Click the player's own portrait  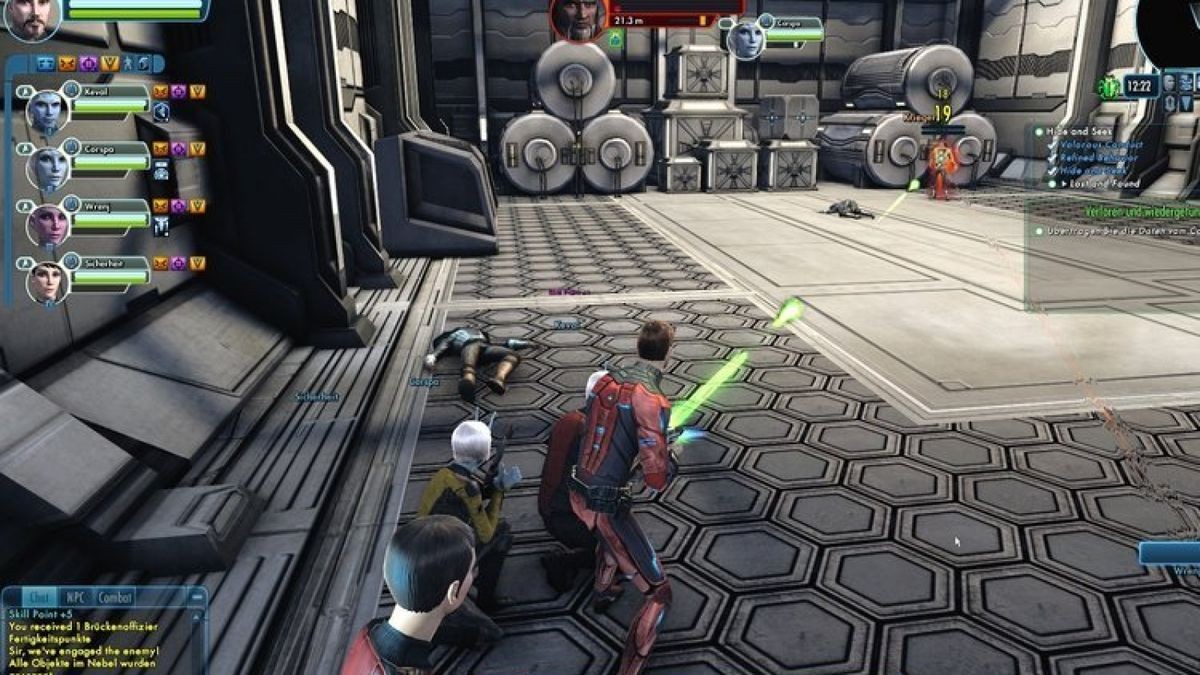[x=31, y=19]
